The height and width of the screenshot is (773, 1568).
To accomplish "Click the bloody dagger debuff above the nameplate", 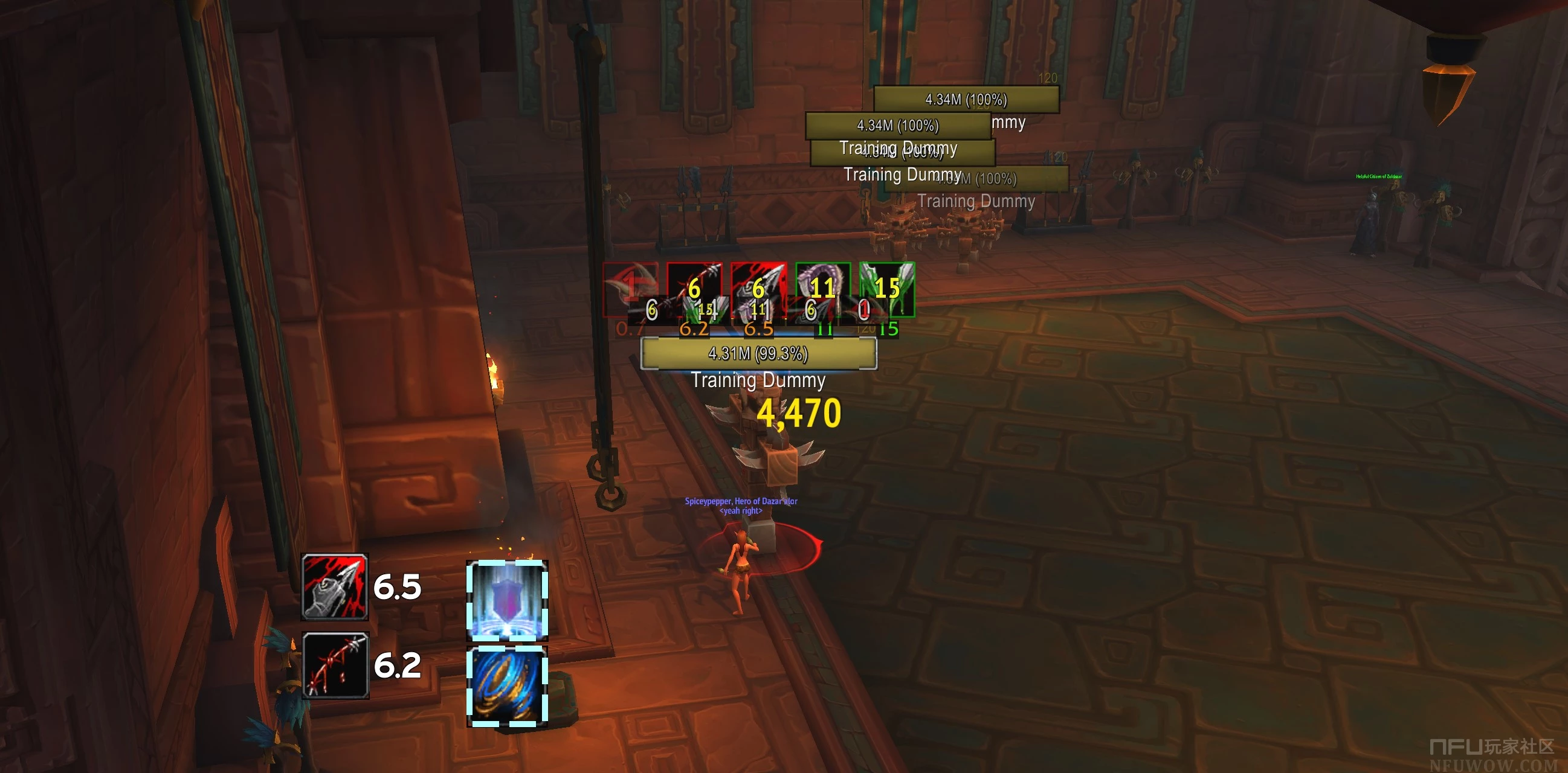I will click(x=758, y=289).
